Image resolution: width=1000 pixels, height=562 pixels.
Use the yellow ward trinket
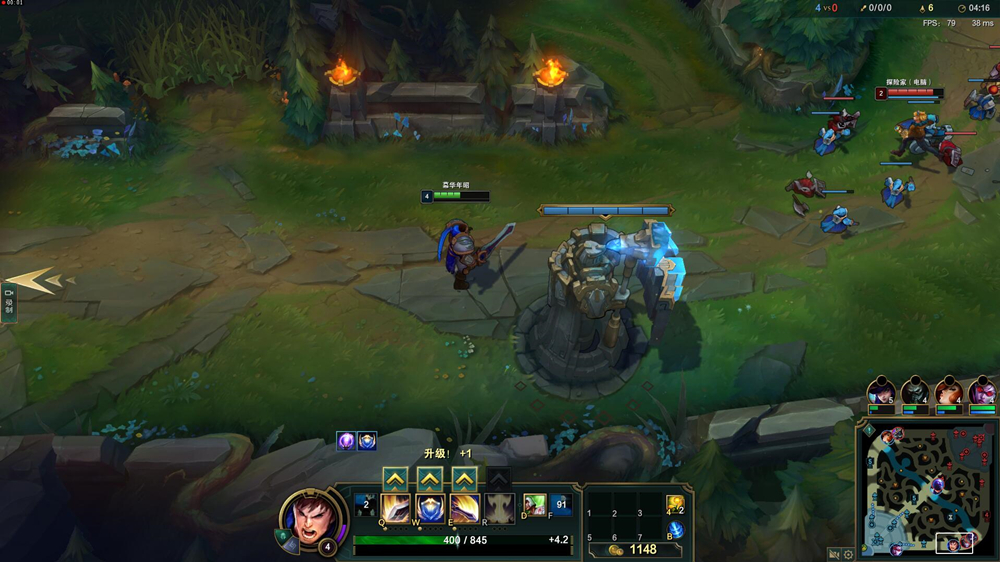tap(675, 504)
